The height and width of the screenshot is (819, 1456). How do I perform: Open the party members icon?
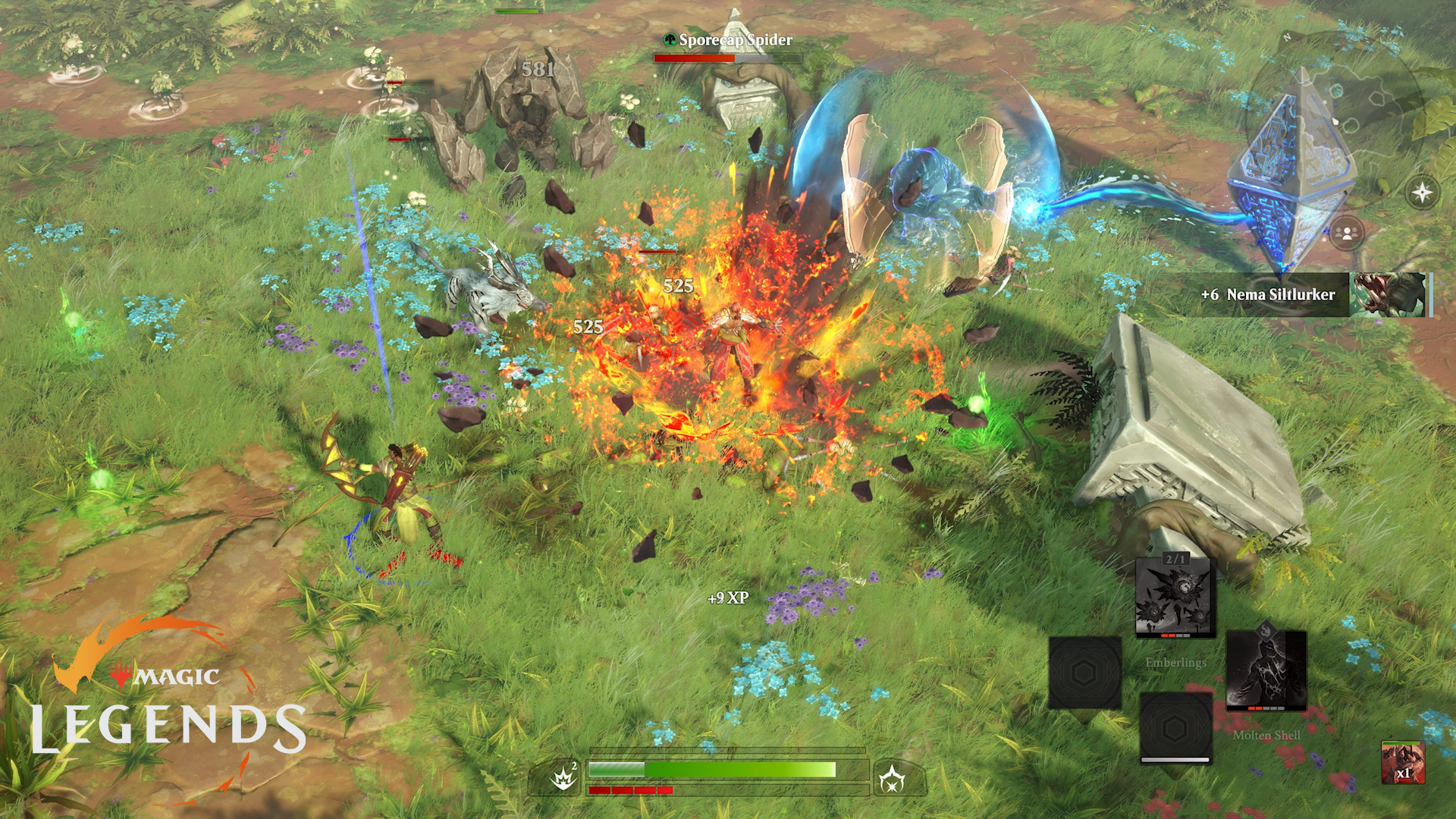pyautogui.click(x=1347, y=233)
